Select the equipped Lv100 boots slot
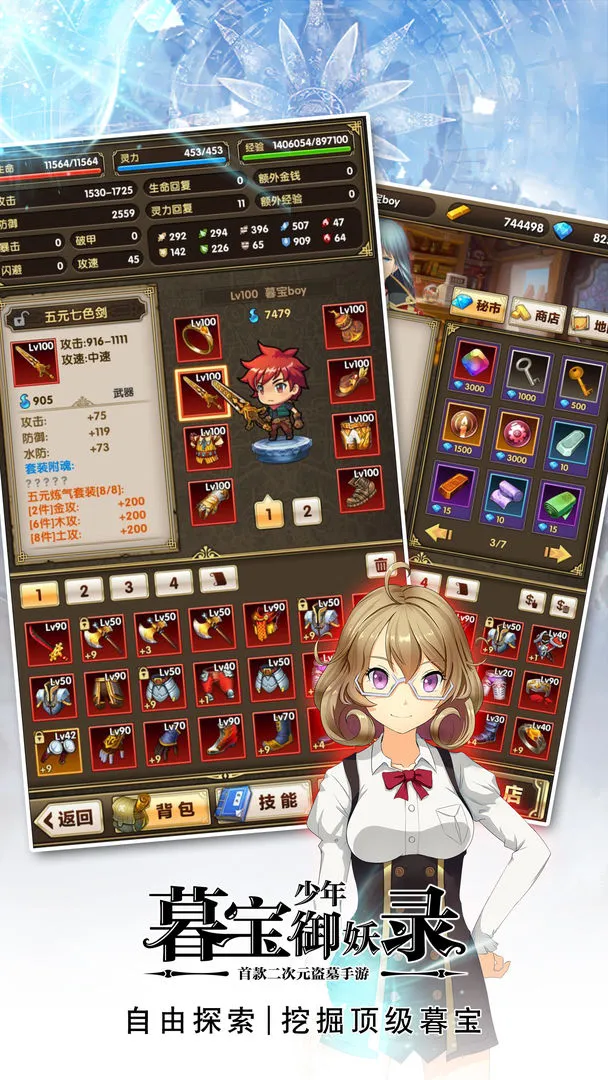 pos(360,488)
